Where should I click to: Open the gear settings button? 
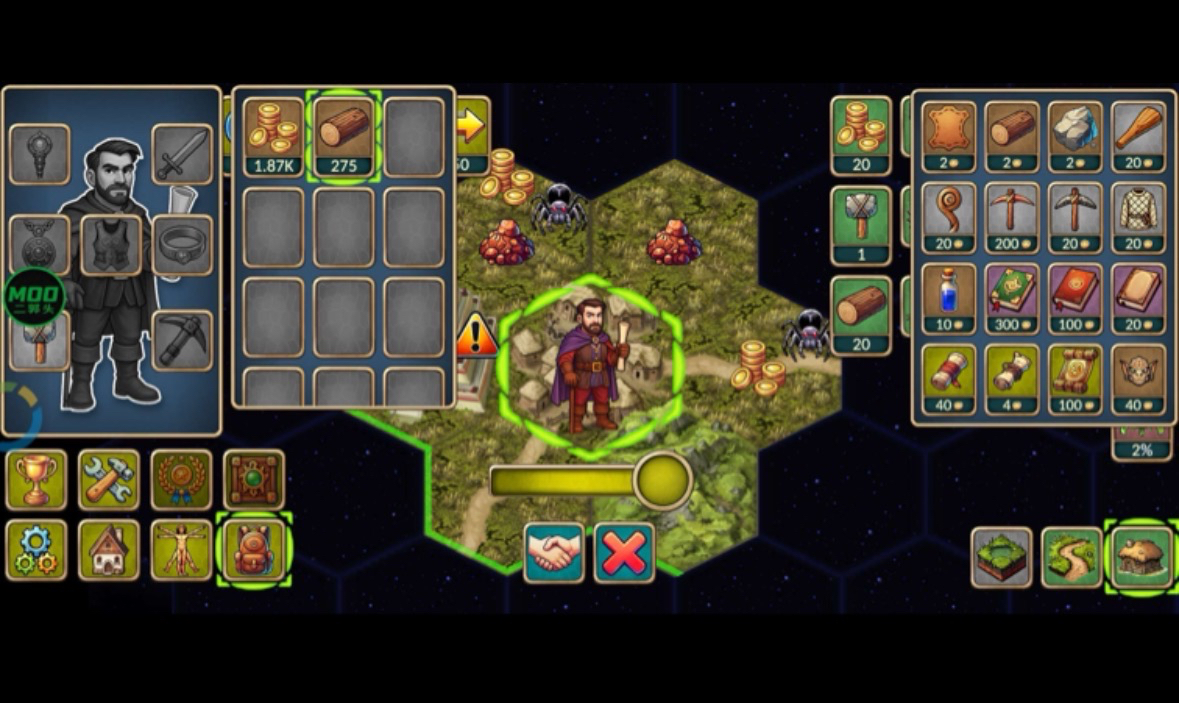click(x=37, y=549)
